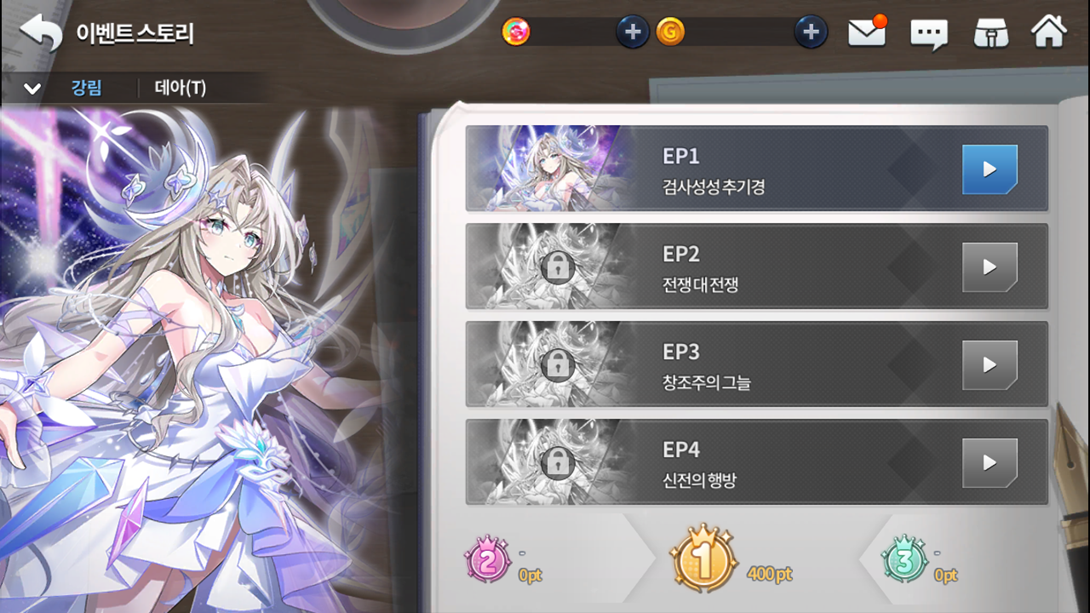This screenshot has width=1090, height=613.
Task: Open the mailbox envelope icon
Action: pyautogui.click(x=866, y=33)
